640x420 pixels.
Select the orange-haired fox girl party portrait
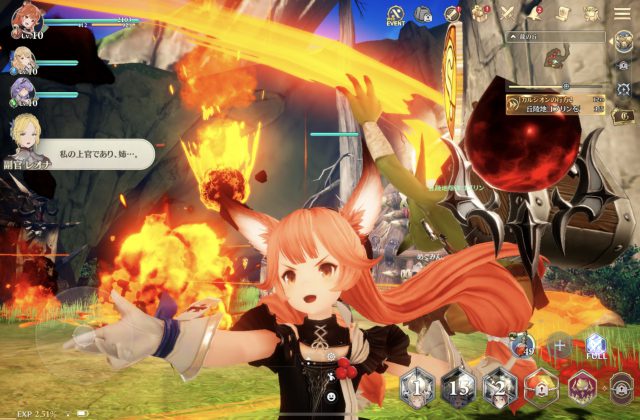coord(23,22)
